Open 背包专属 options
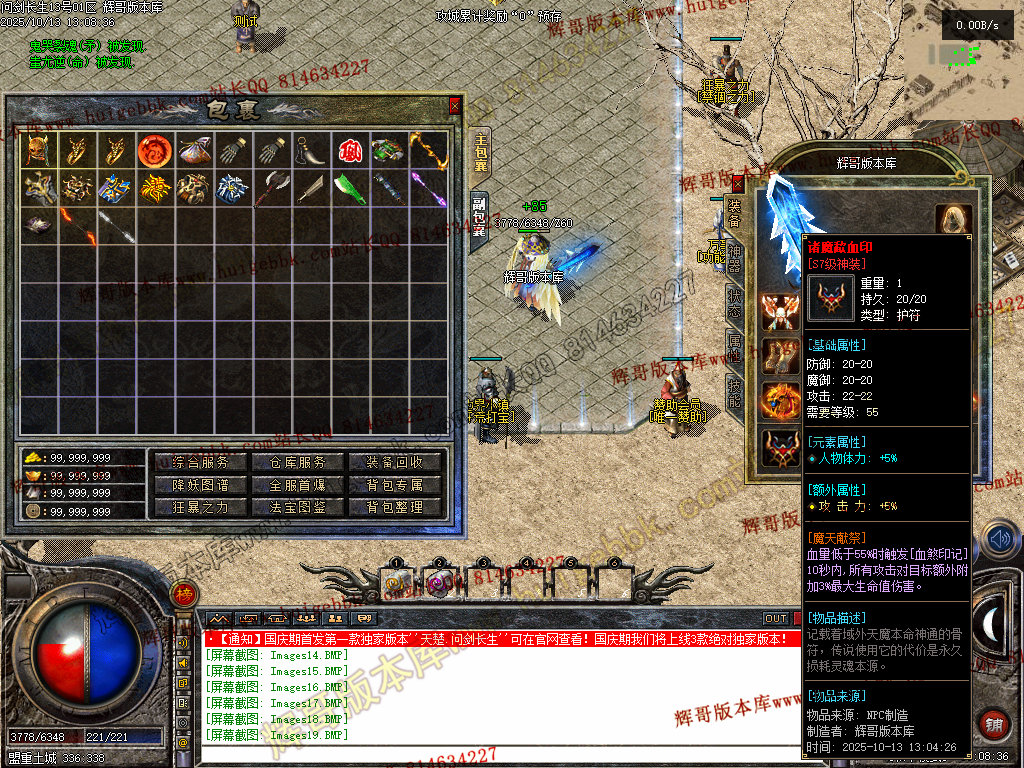Screen dimensions: 1024x768 pos(395,485)
